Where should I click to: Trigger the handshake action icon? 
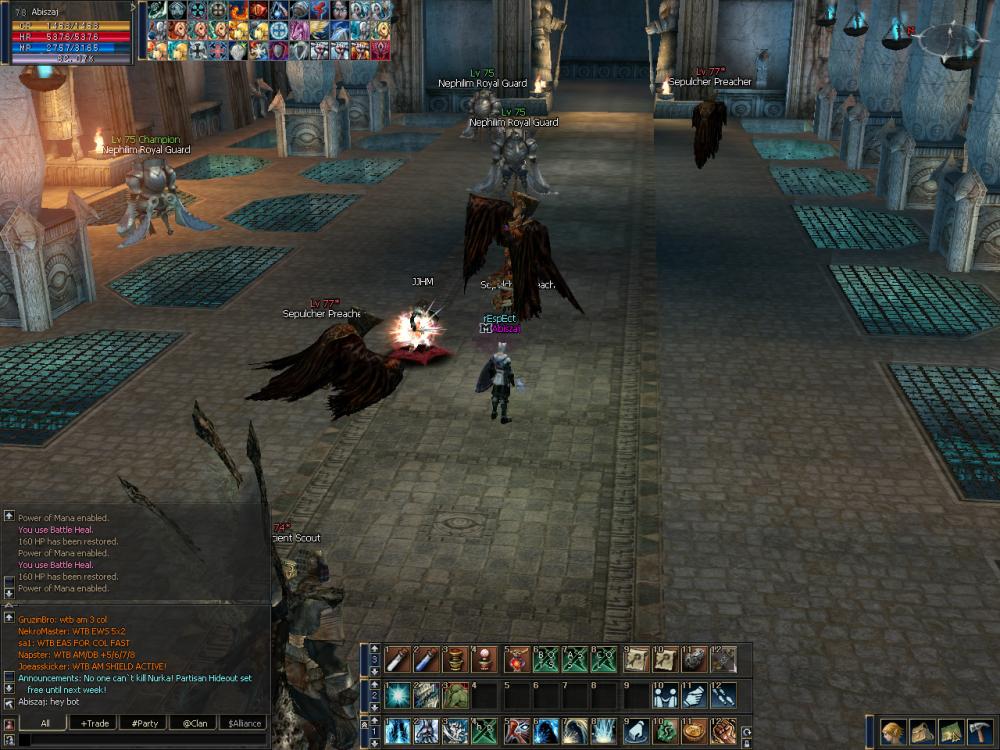tap(693, 694)
